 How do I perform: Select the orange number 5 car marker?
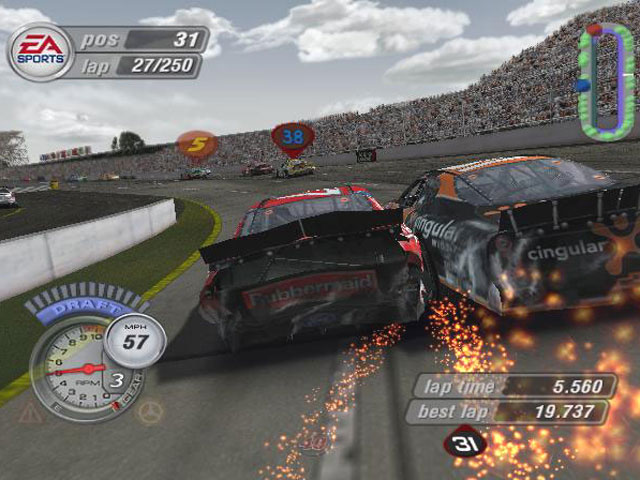[x=198, y=145]
